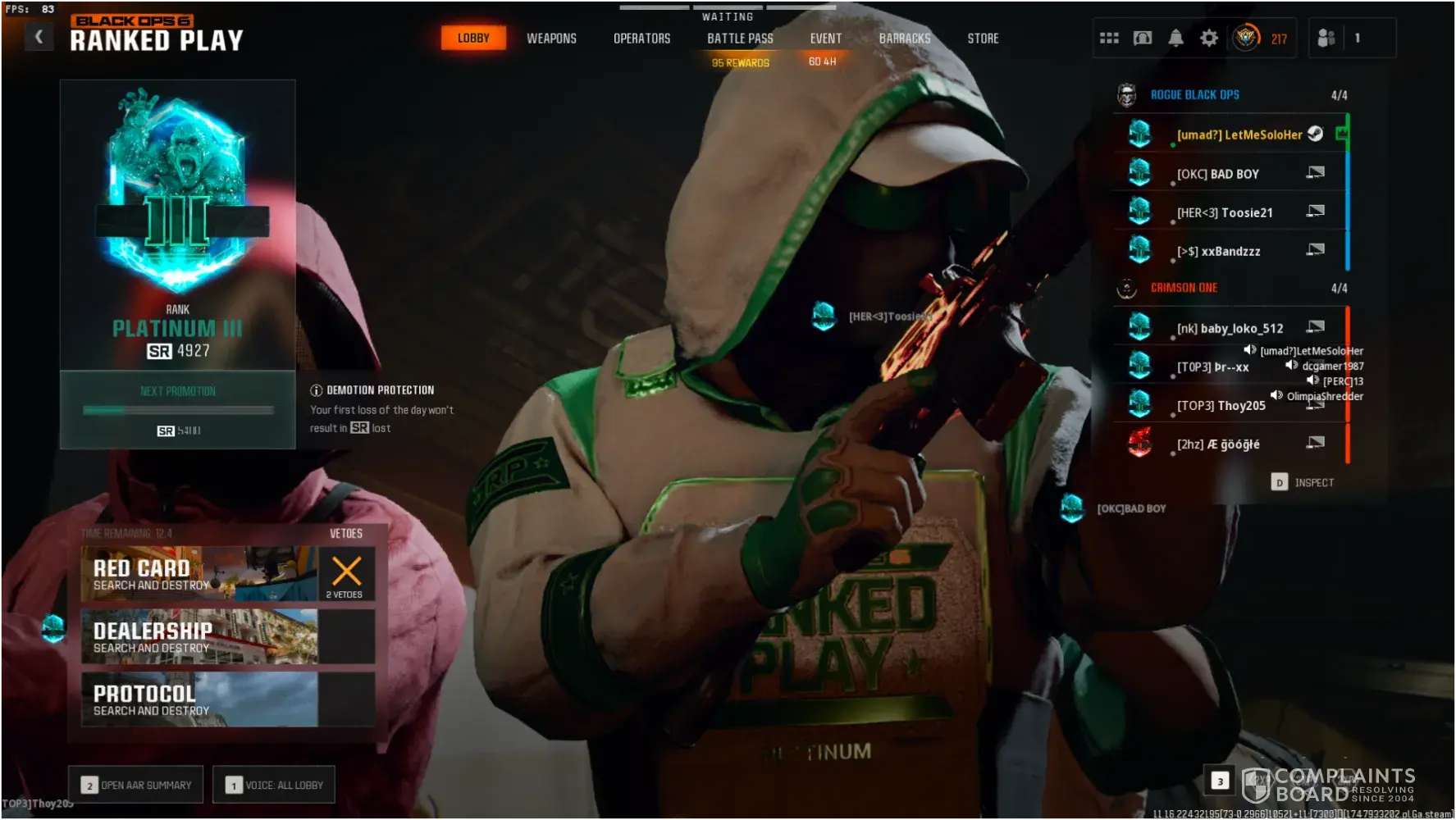
Task: Switch to the Lobby tab
Action: click(x=473, y=38)
